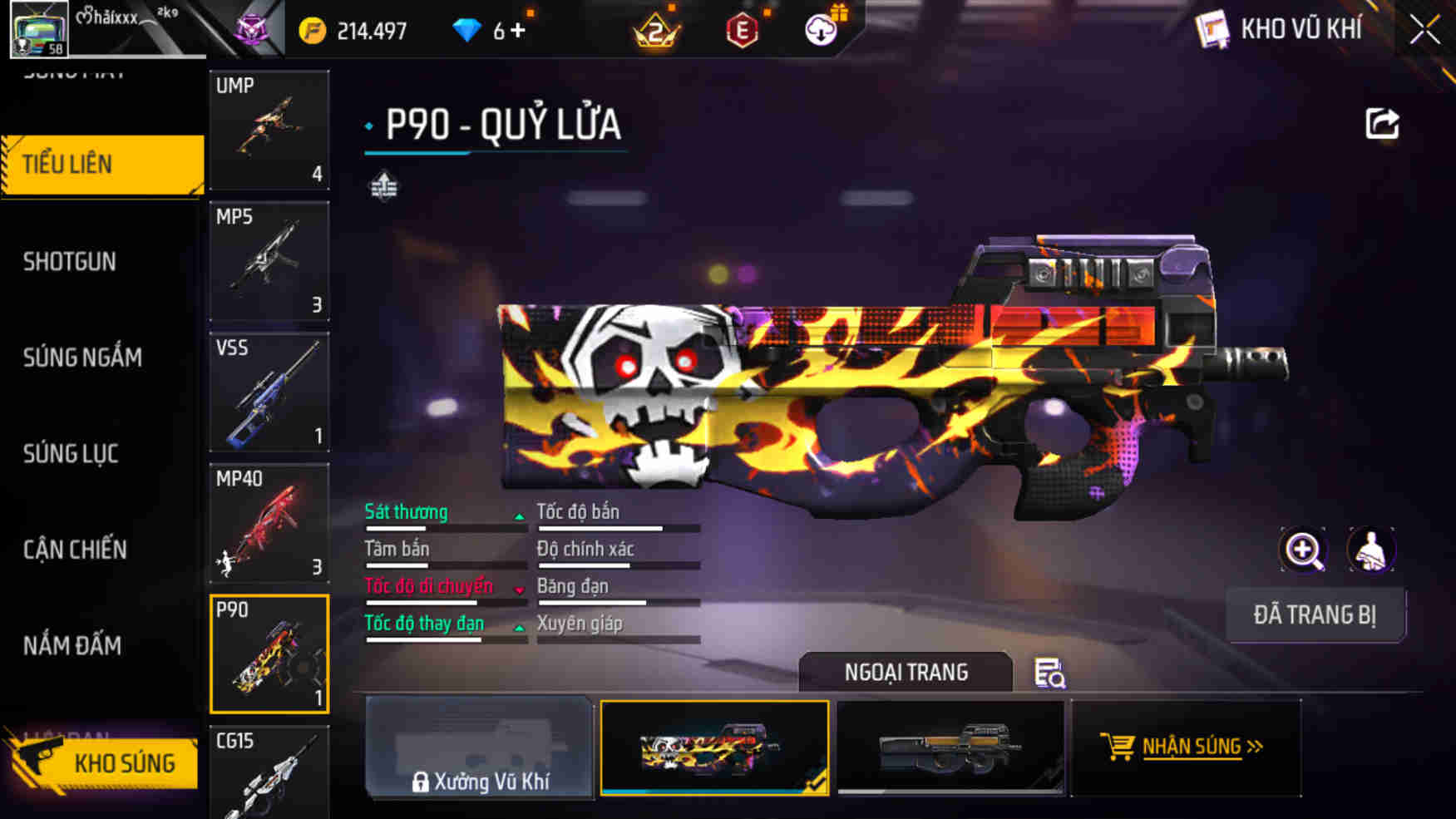Unequip the P90 via ĐÃ TRANG BỊ
This screenshot has width=1456, height=819.
pos(1316,615)
